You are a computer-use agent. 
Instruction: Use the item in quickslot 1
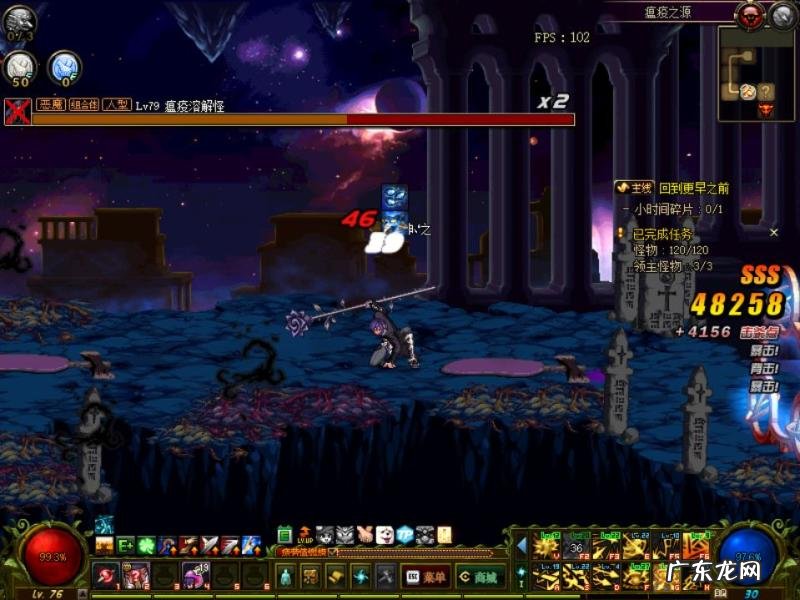pyautogui.click(x=105, y=576)
